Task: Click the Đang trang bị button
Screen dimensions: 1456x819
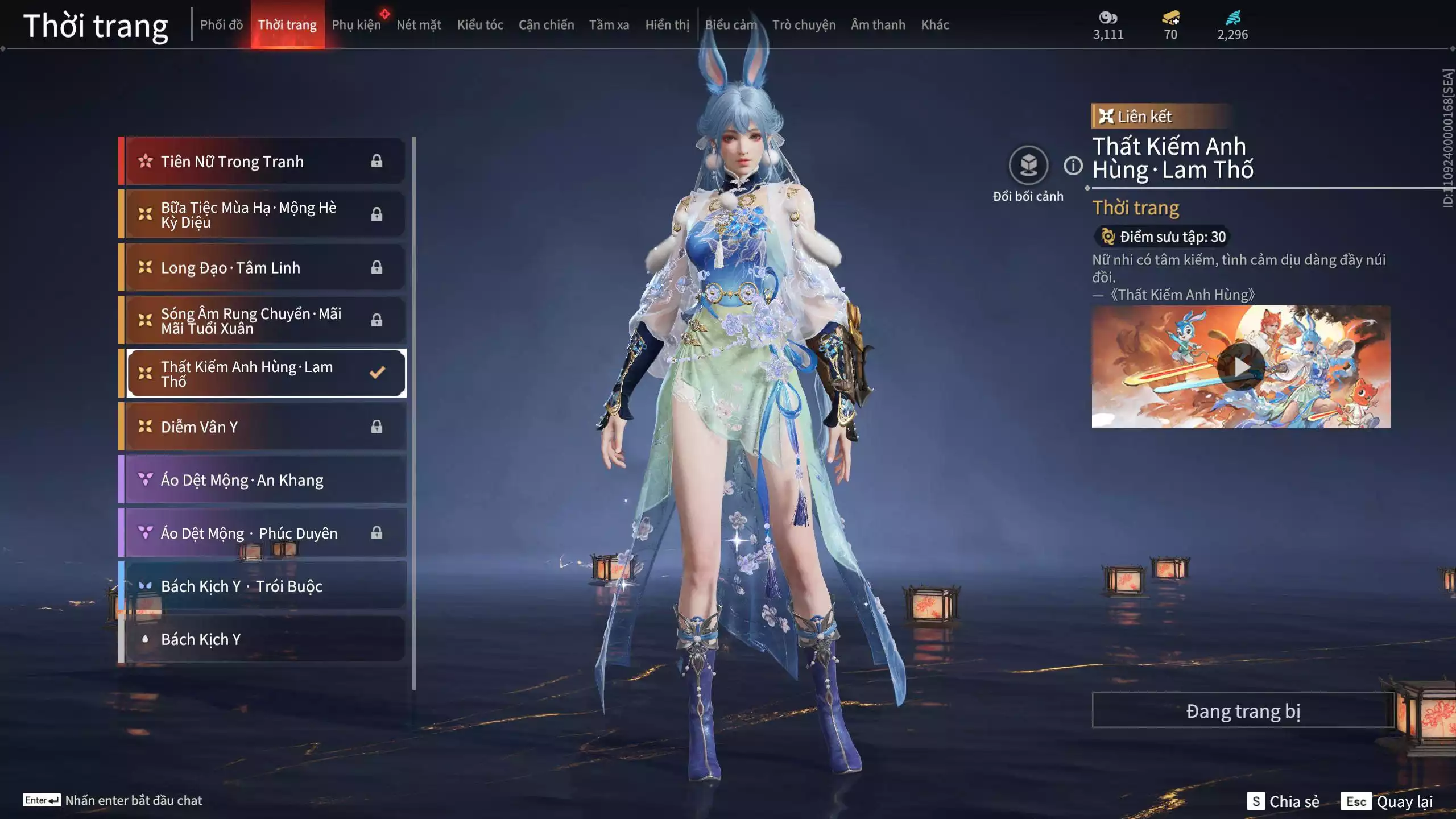Action: click(1243, 711)
